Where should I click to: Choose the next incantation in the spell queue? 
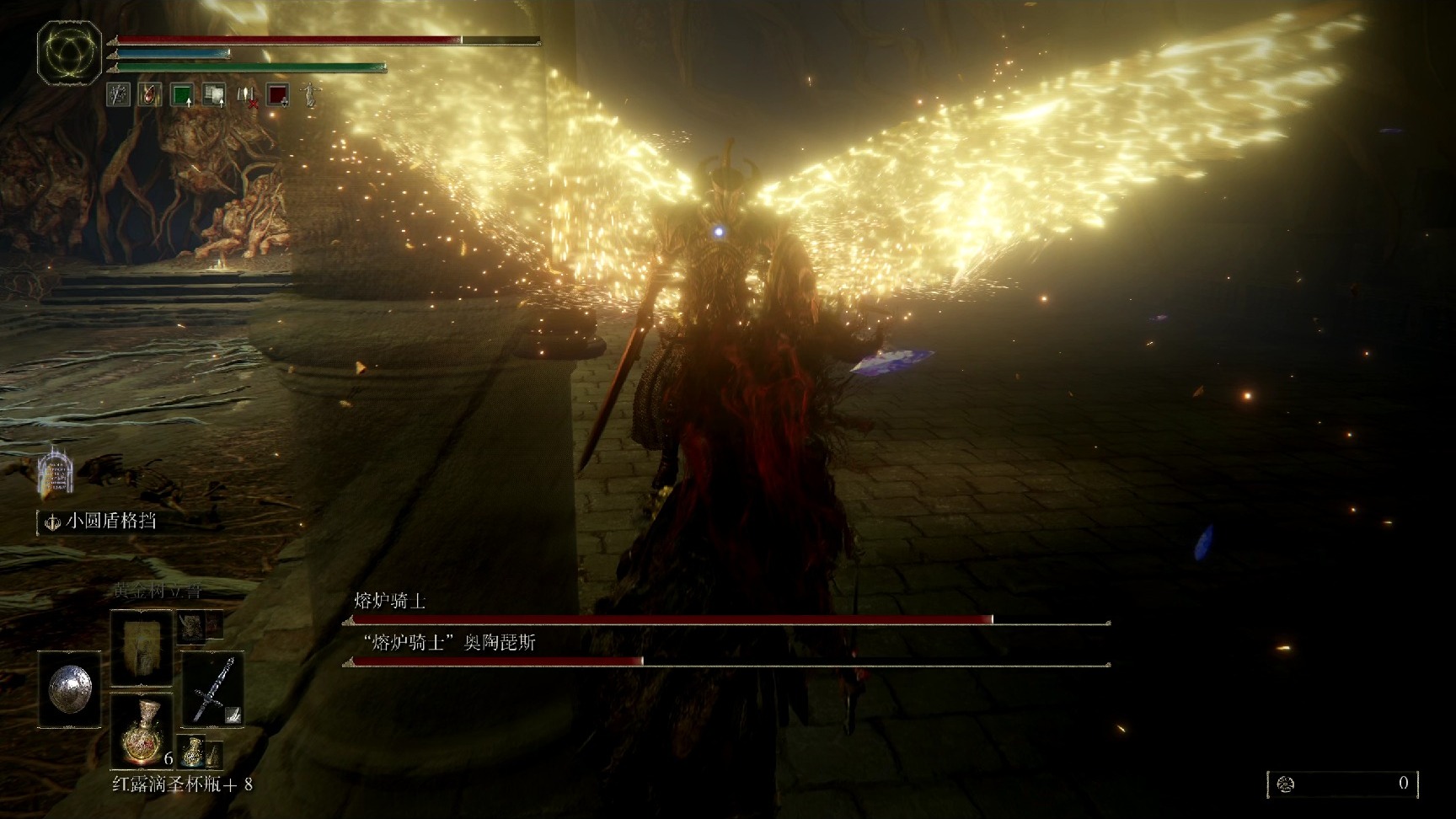click(x=191, y=625)
